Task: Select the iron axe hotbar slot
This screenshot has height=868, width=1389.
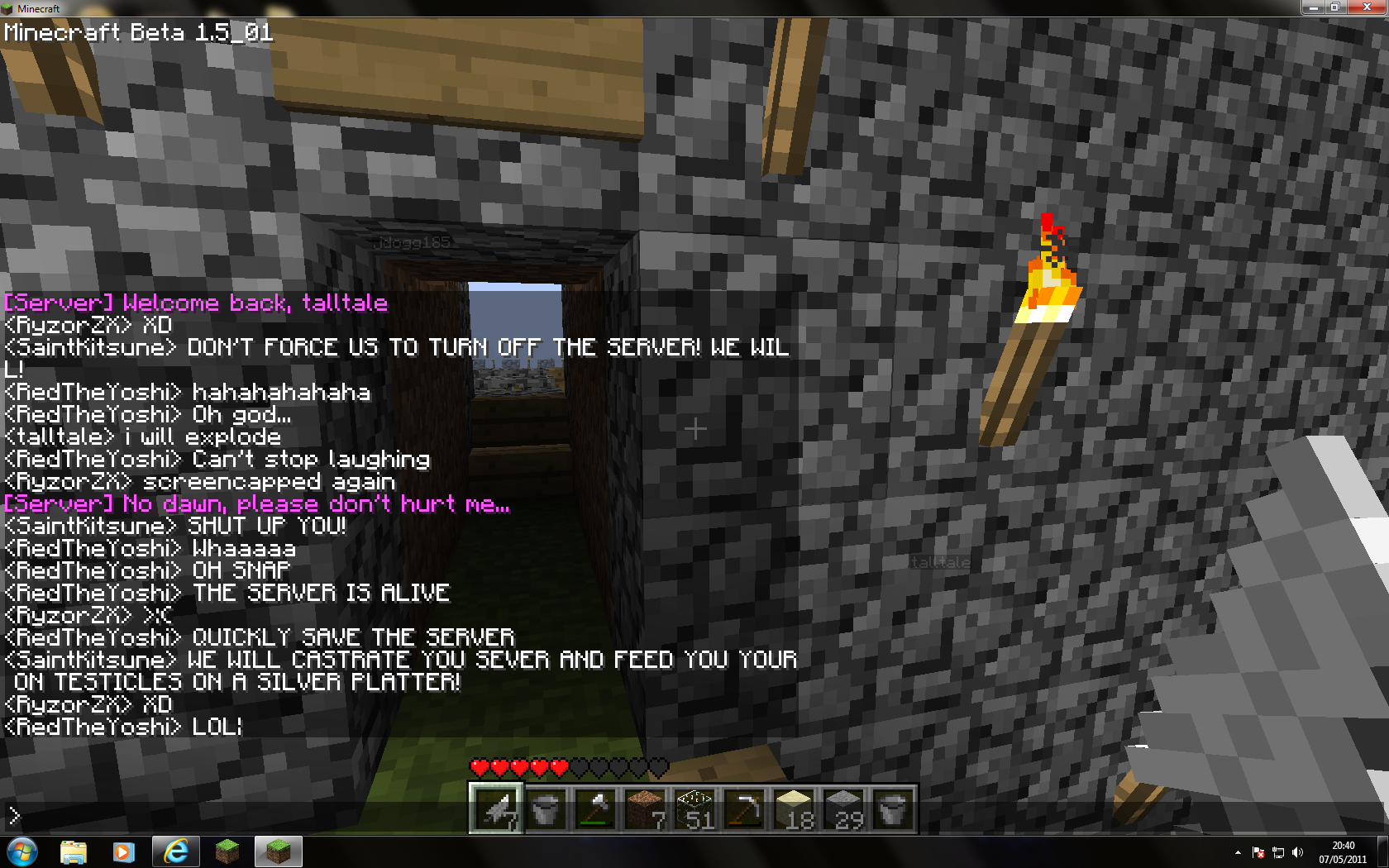Action: [595, 808]
